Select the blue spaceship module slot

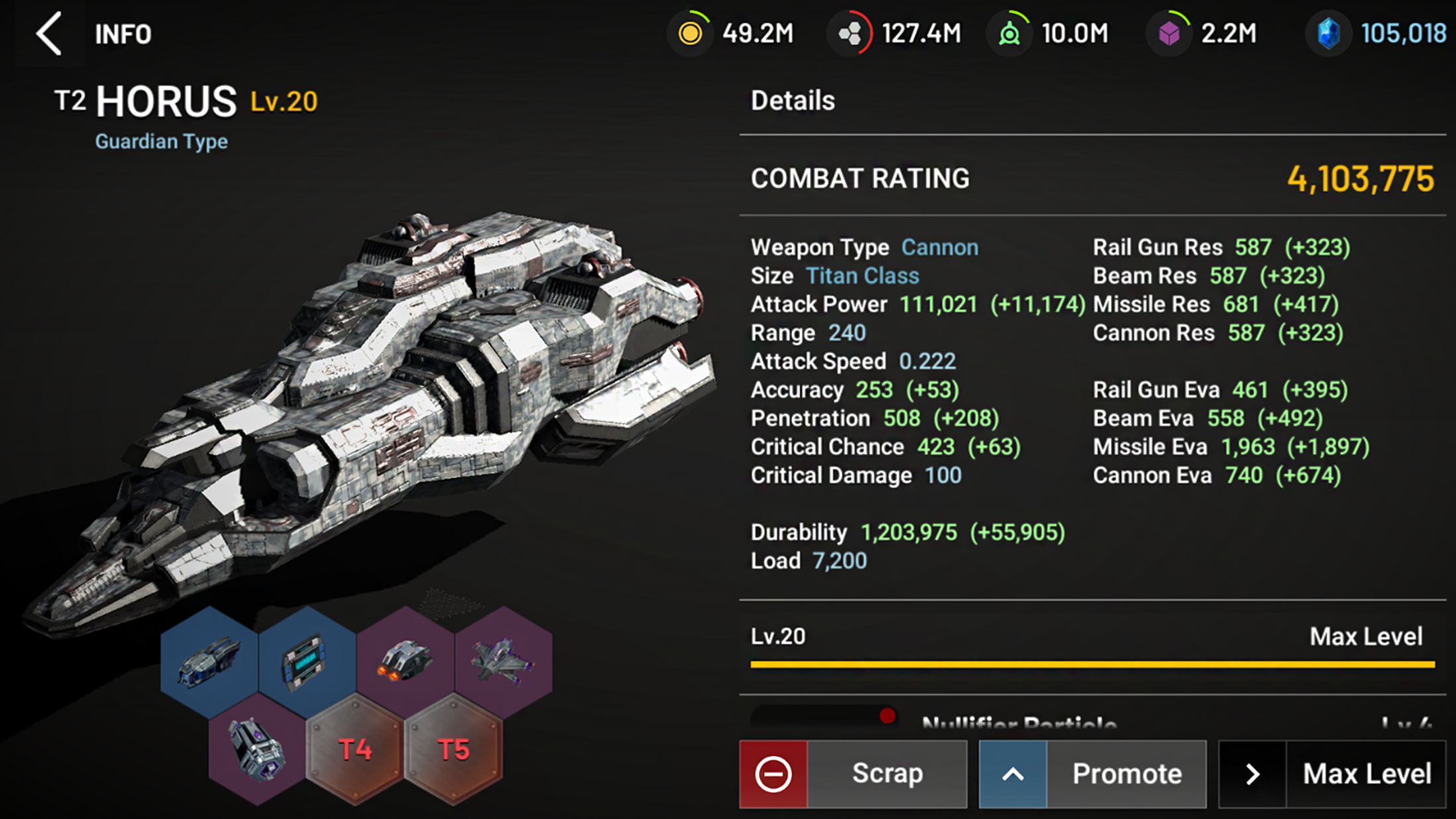coord(209,662)
